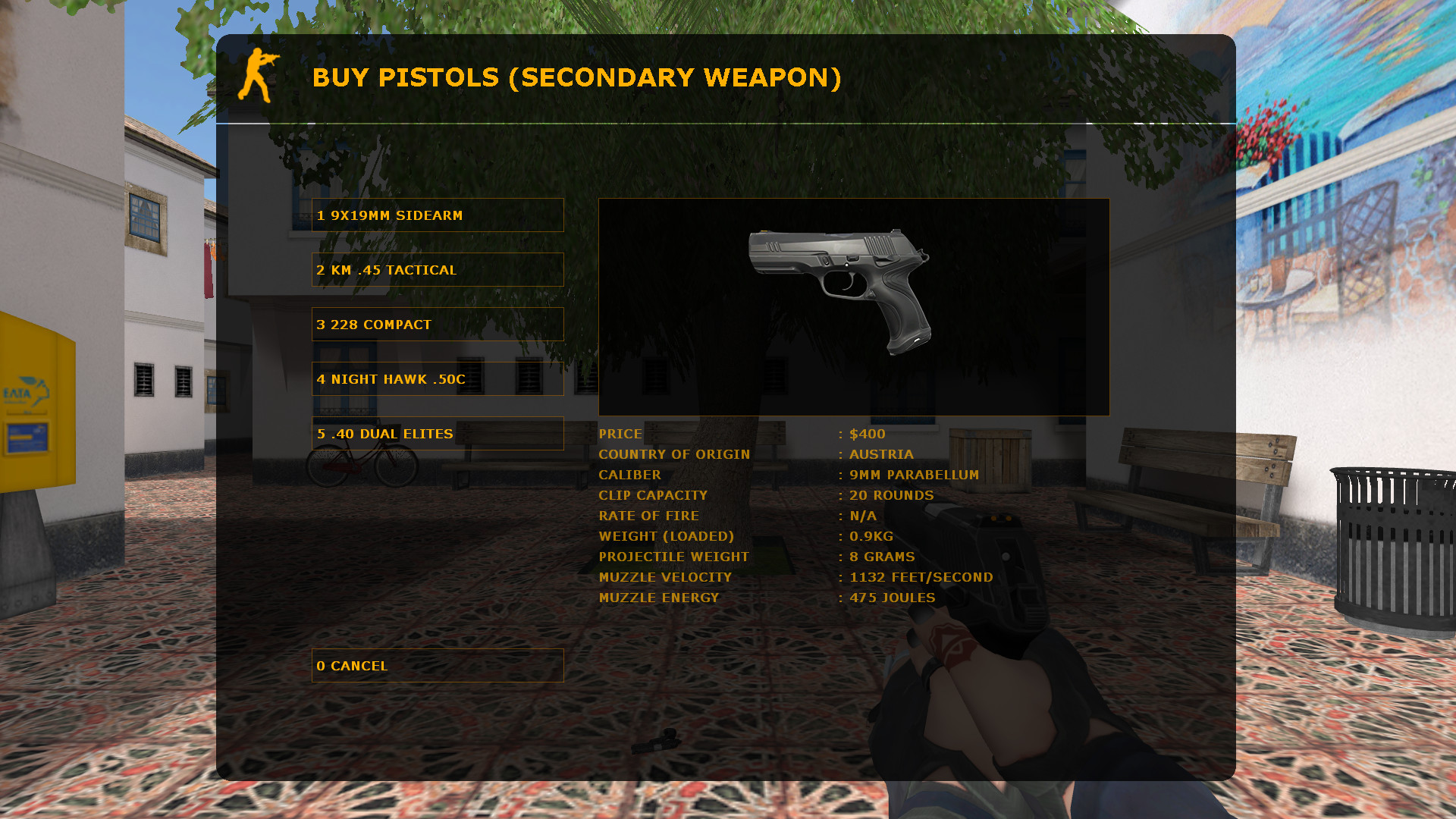Choose the 228 COMPACT pistol
The height and width of the screenshot is (819, 1456).
coord(438,324)
